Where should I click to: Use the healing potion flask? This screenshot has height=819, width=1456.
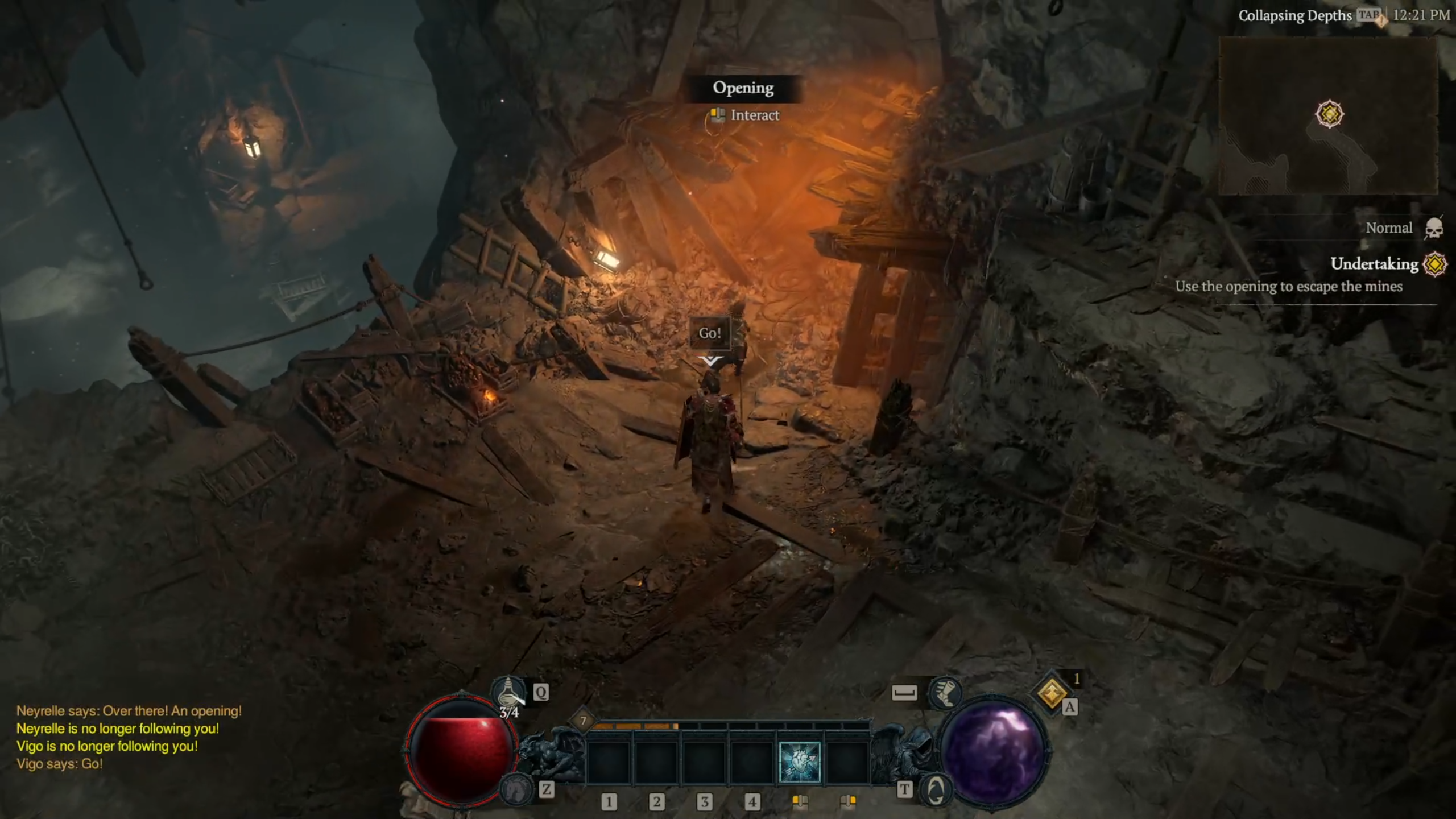pyautogui.click(x=508, y=693)
